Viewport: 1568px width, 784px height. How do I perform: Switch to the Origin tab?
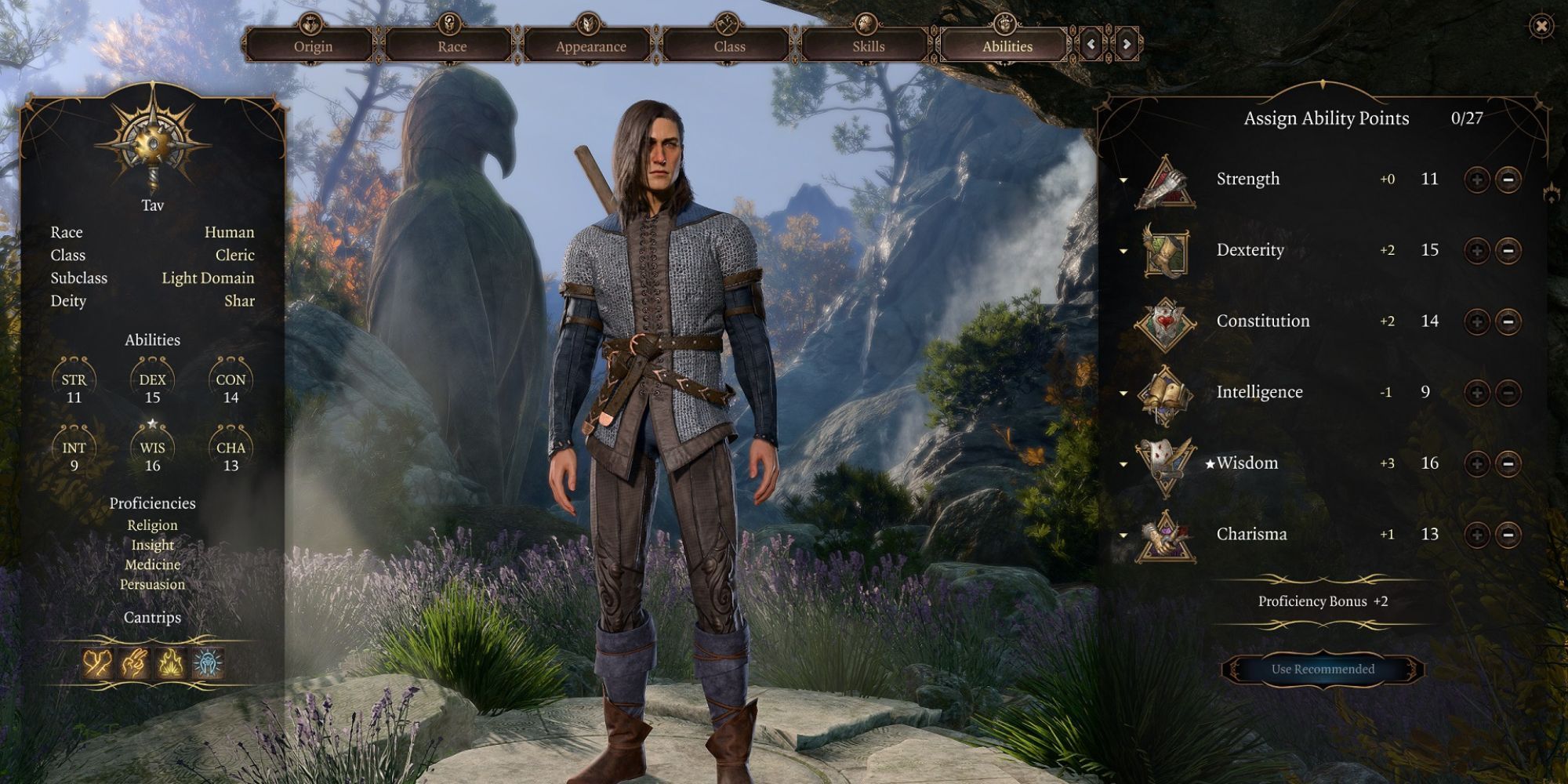pos(313,46)
